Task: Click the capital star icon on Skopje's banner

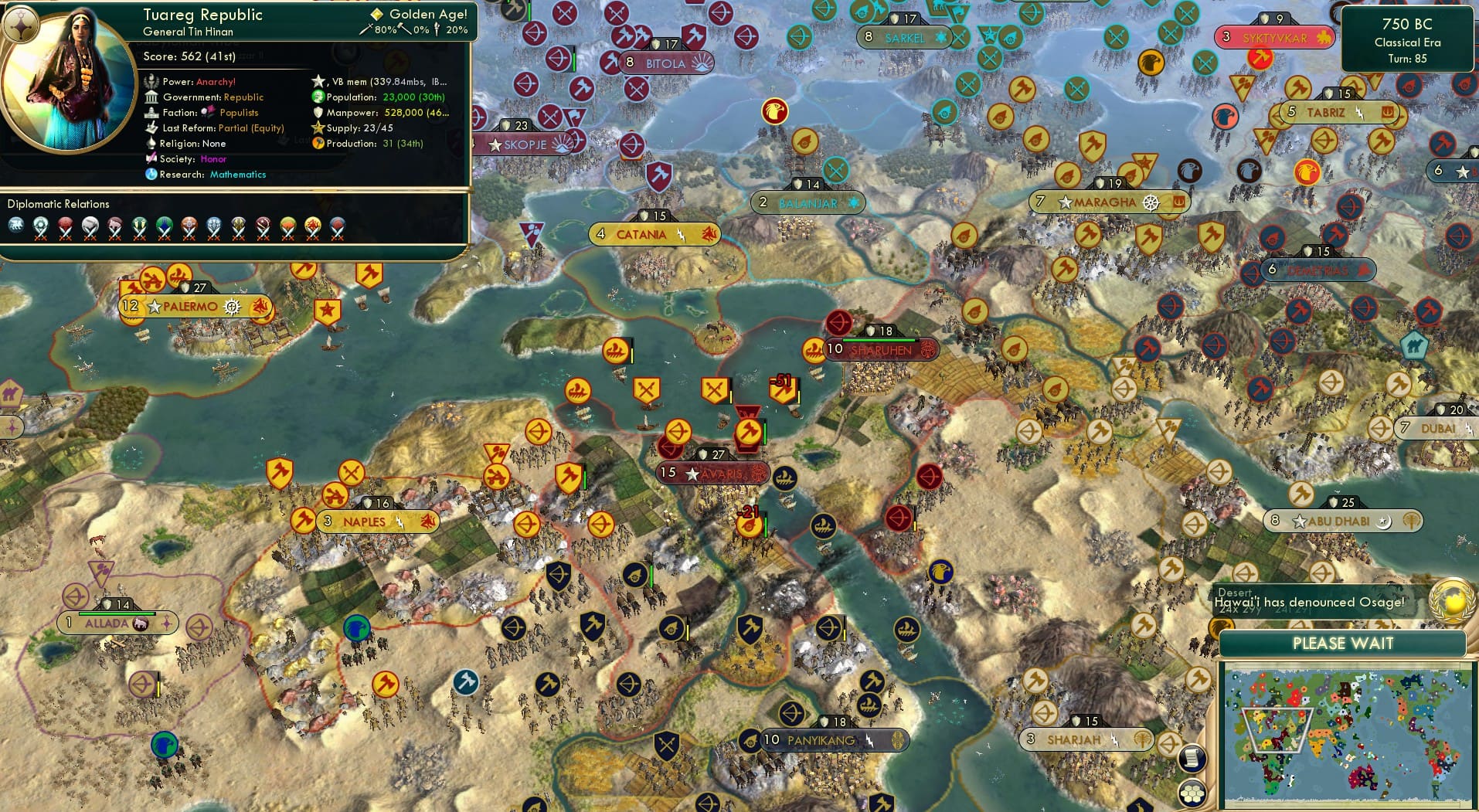Action: [x=495, y=144]
